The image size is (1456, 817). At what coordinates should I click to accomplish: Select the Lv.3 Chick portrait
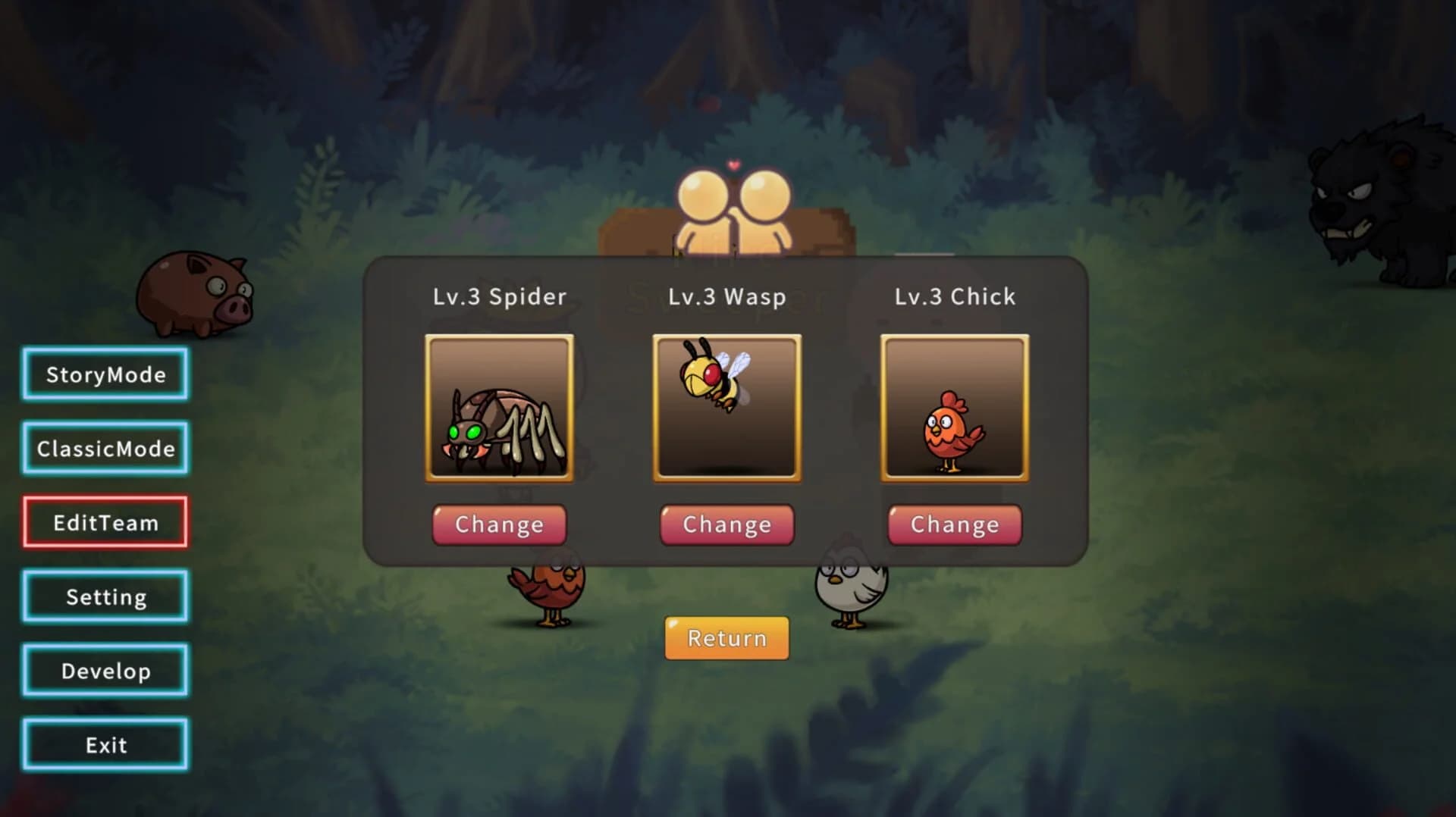pyautogui.click(x=953, y=409)
